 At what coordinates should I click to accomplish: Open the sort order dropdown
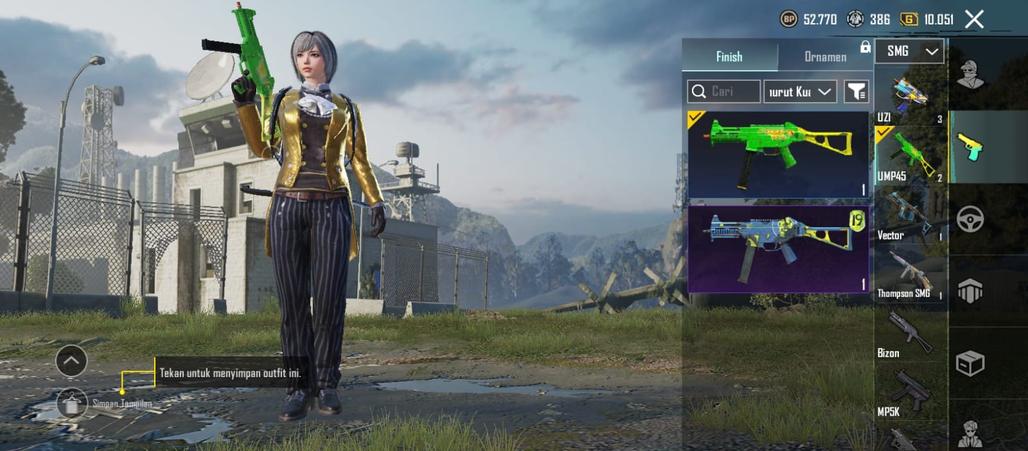pyautogui.click(x=800, y=92)
